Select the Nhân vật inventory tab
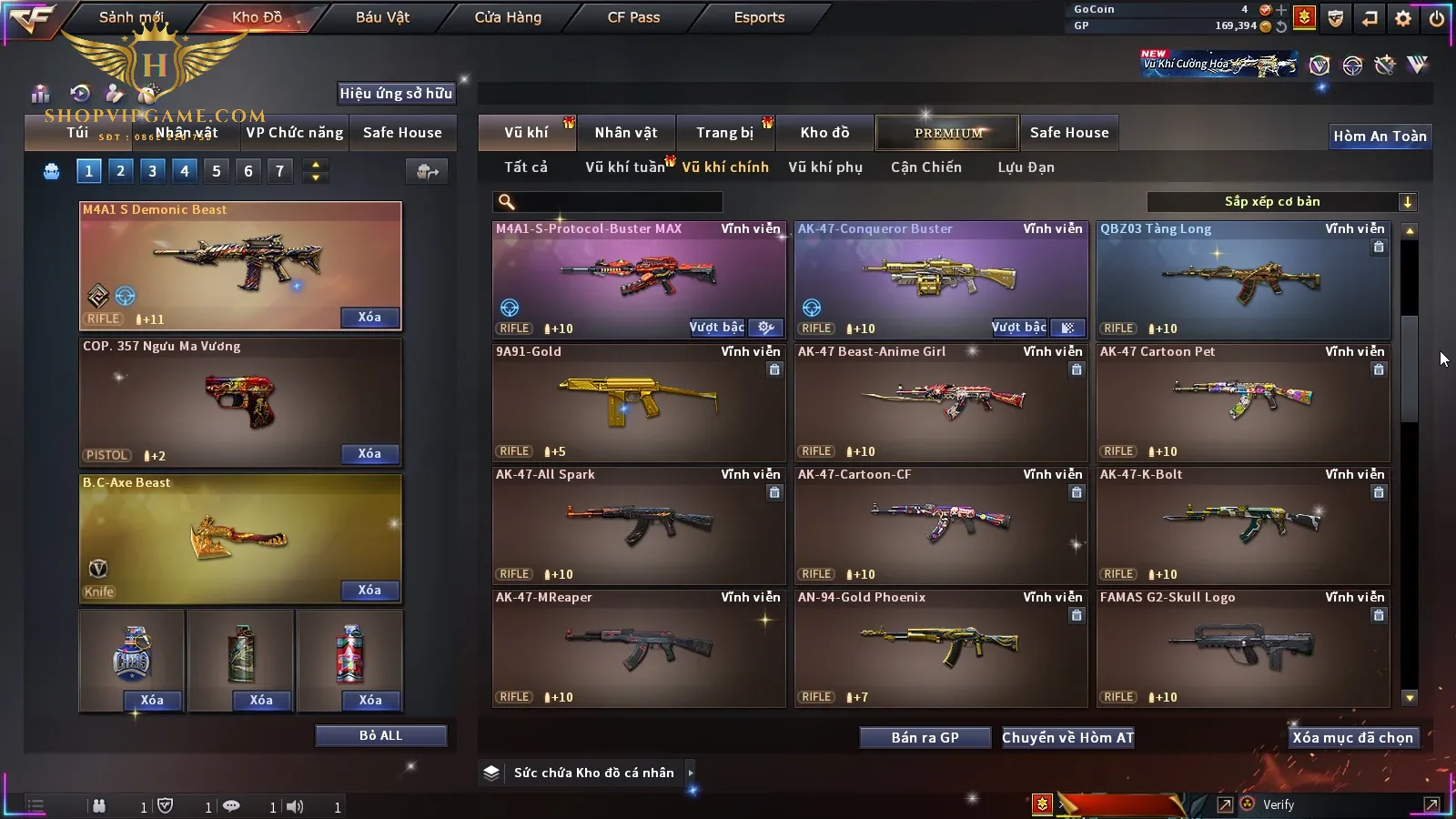 [626, 133]
